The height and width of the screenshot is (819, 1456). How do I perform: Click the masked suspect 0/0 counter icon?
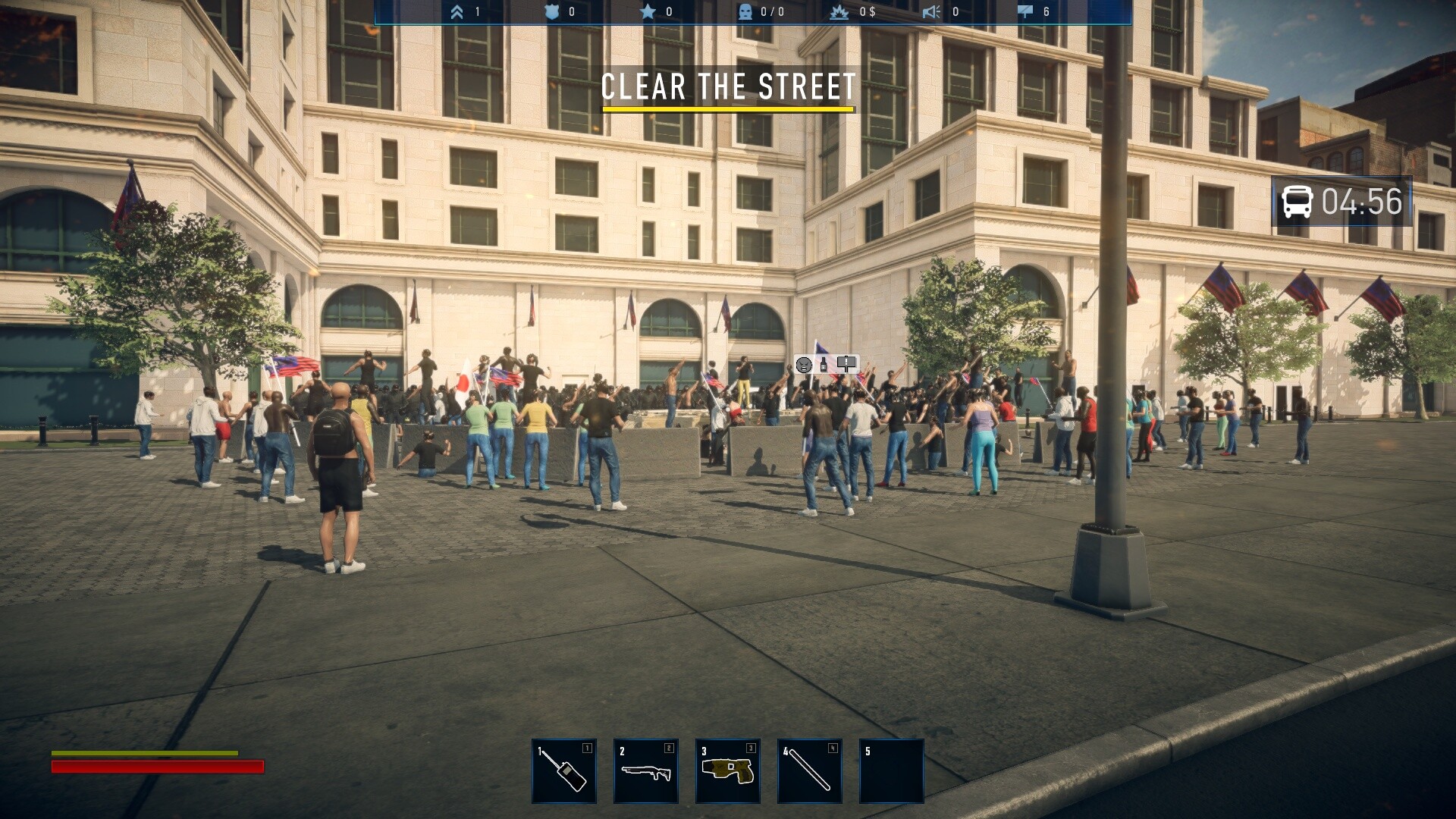click(x=745, y=11)
